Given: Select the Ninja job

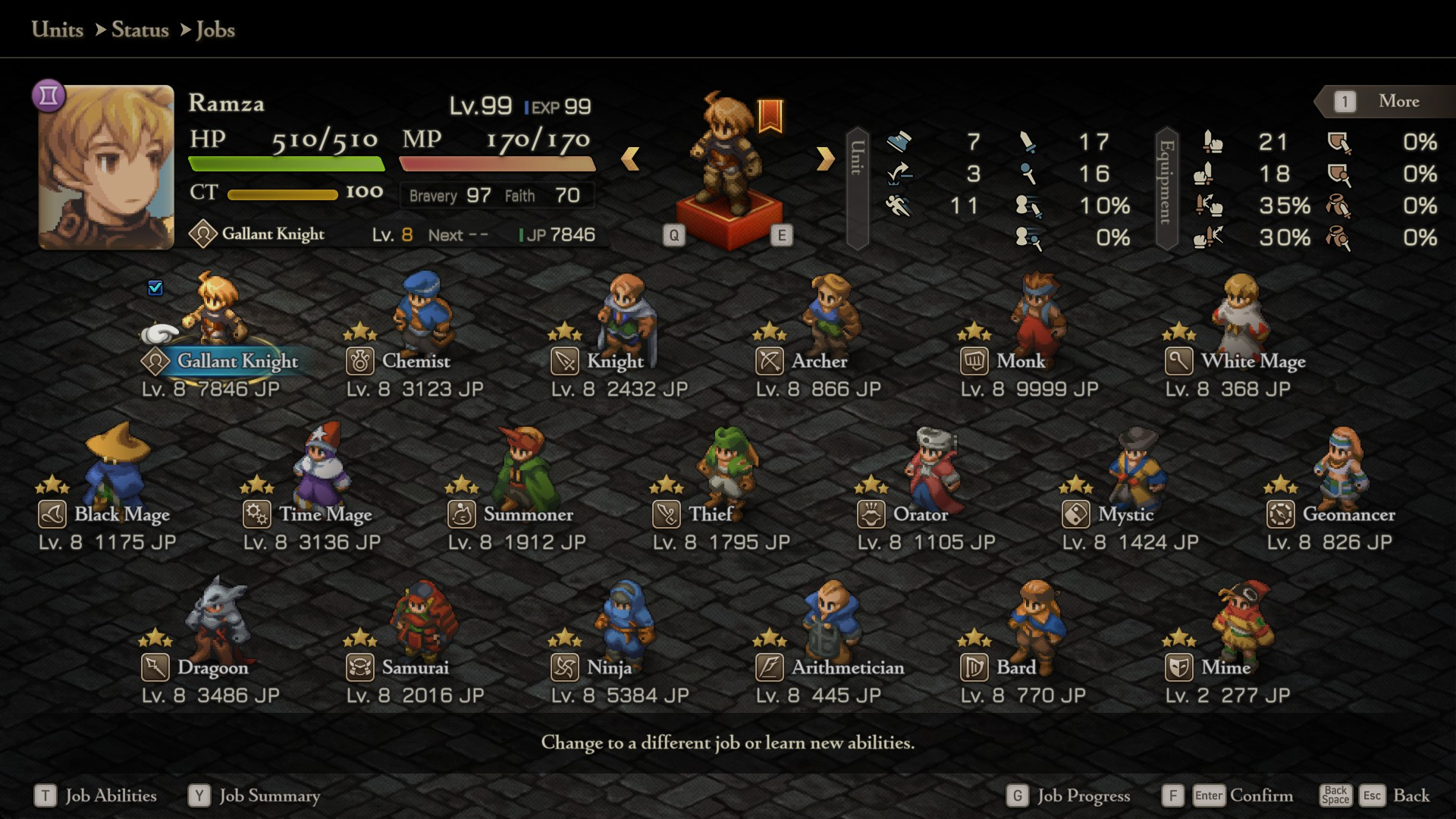Looking at the screenshot, I should [x=609, y=667].
